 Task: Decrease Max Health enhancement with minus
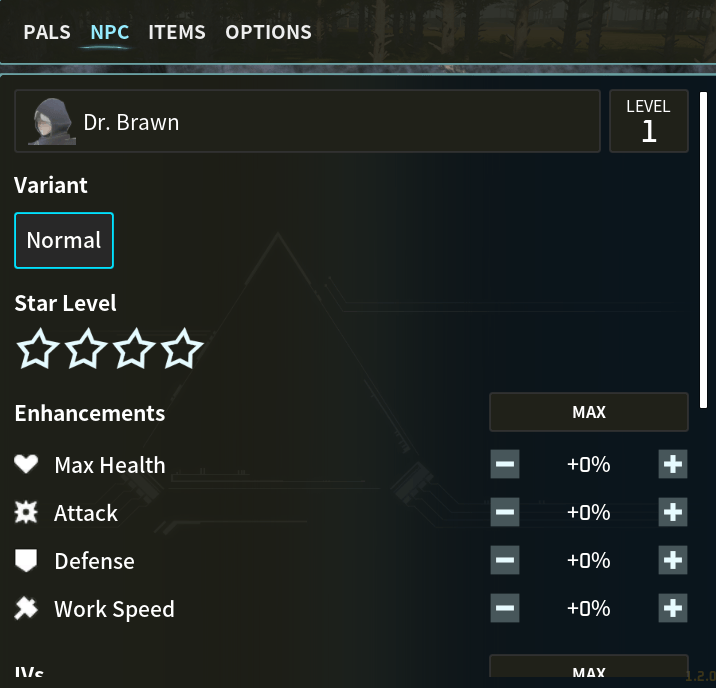coord(505,464)
